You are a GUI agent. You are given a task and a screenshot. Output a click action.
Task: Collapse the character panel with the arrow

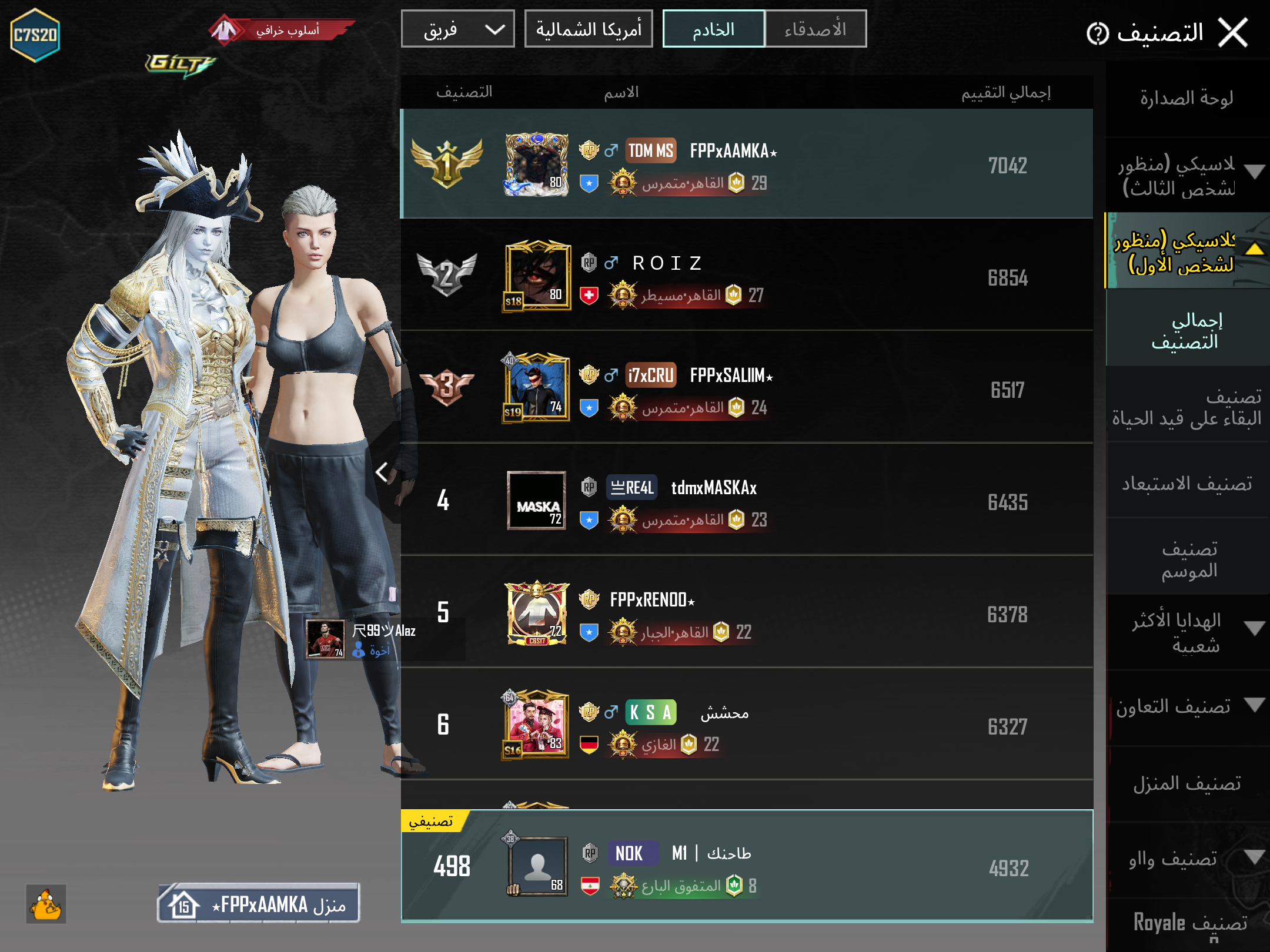coord(383,471)
